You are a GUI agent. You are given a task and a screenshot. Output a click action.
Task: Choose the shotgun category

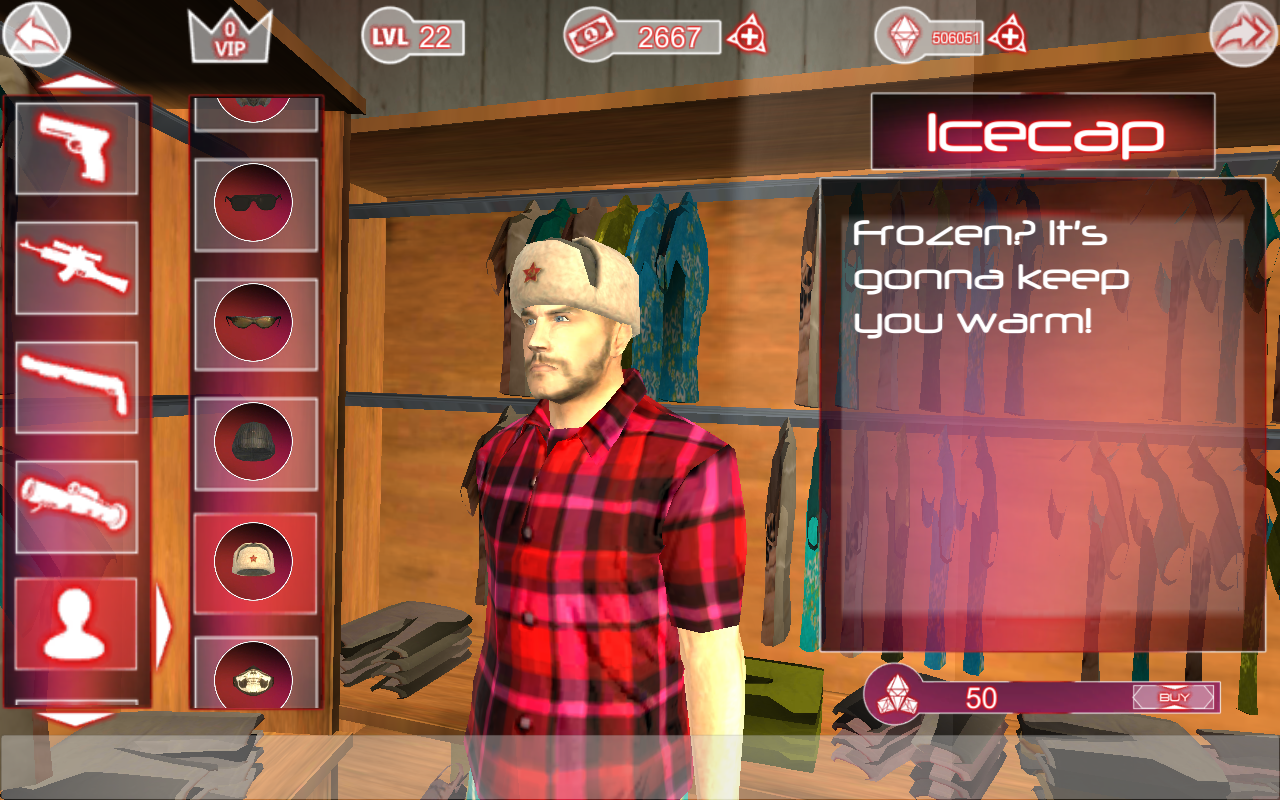pos(77,387)
